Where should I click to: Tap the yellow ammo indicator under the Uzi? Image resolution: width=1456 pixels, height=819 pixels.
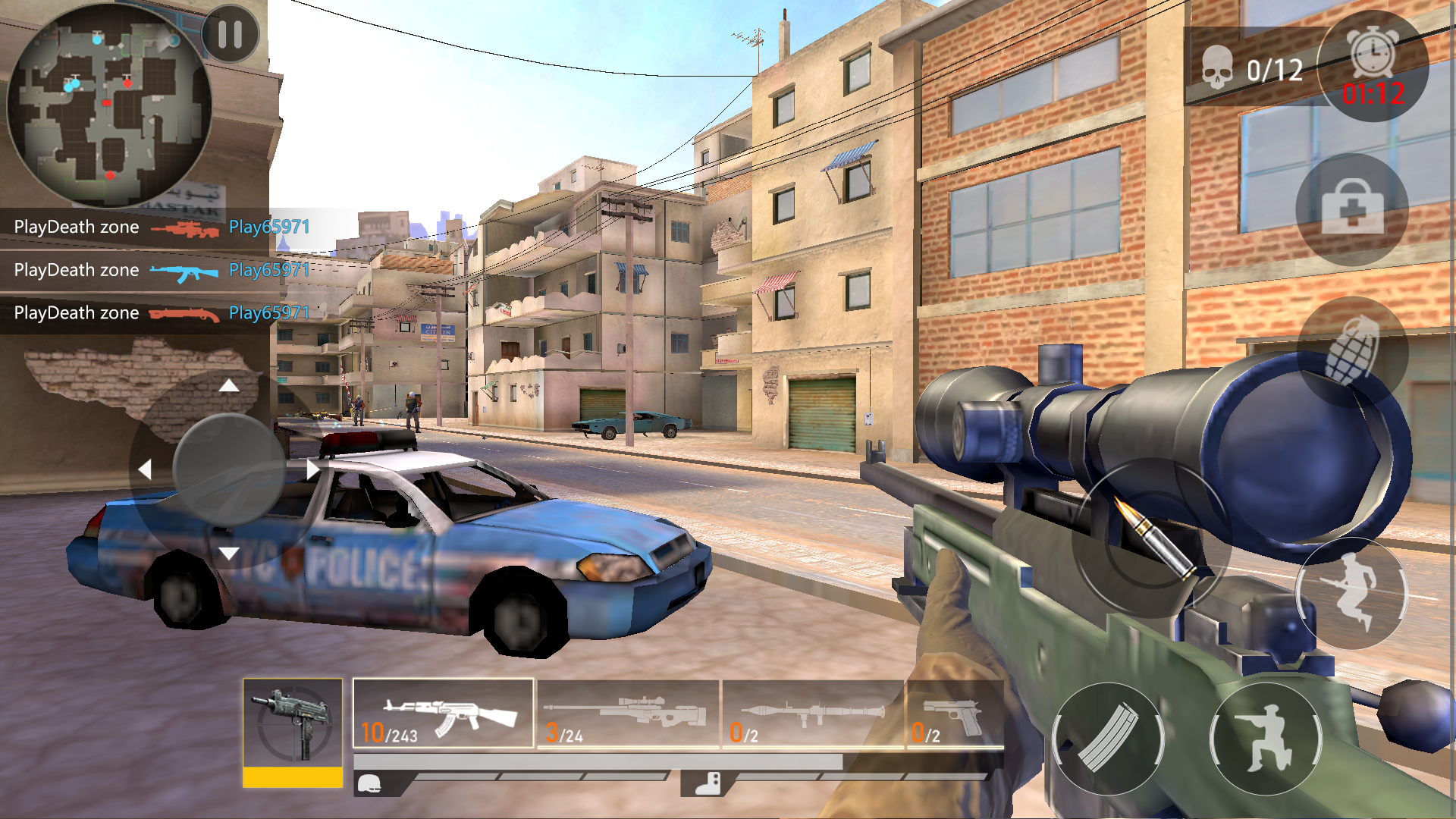tap(292, 777)
